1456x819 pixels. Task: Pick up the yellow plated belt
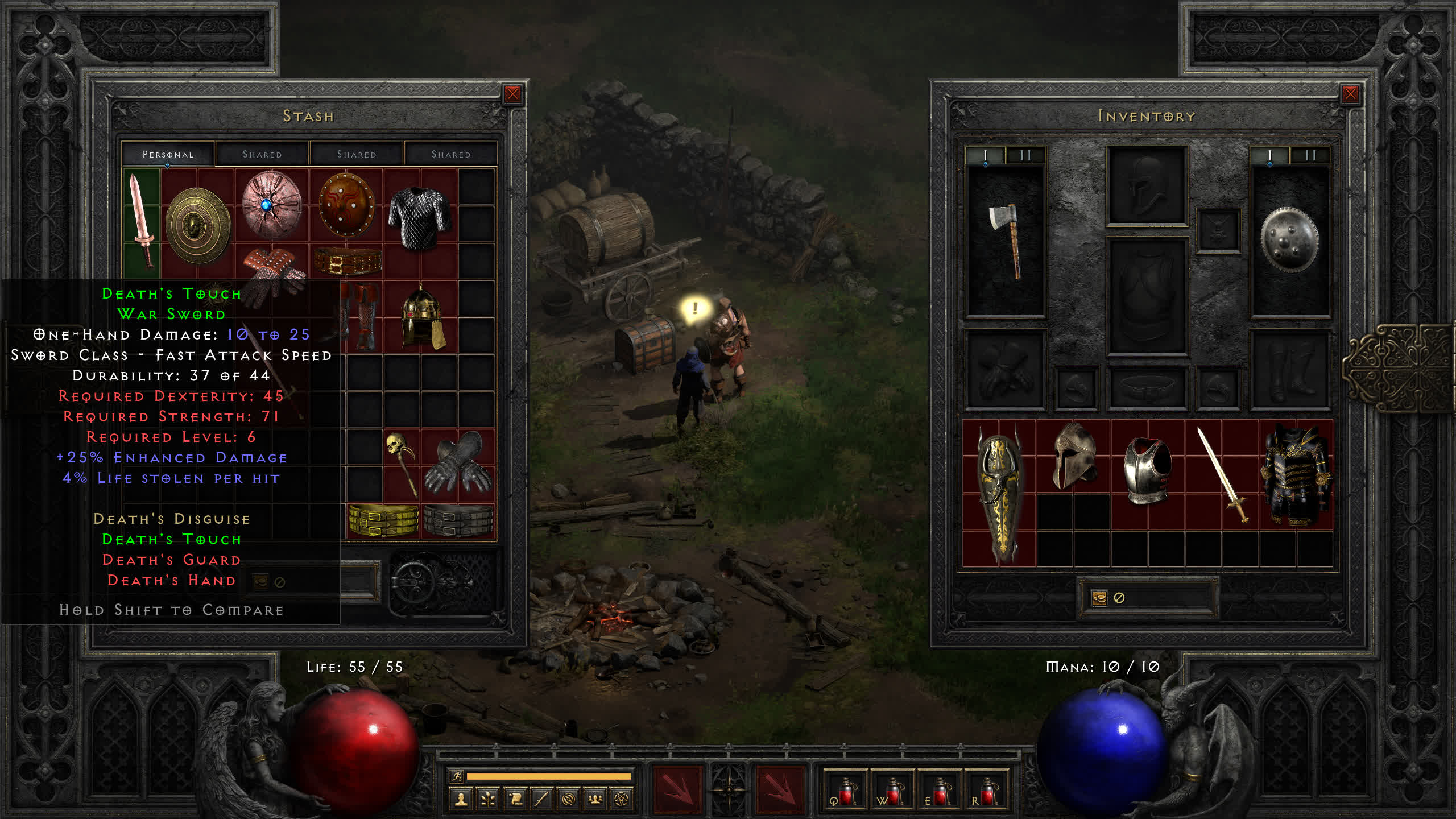(x=383, y=520)
